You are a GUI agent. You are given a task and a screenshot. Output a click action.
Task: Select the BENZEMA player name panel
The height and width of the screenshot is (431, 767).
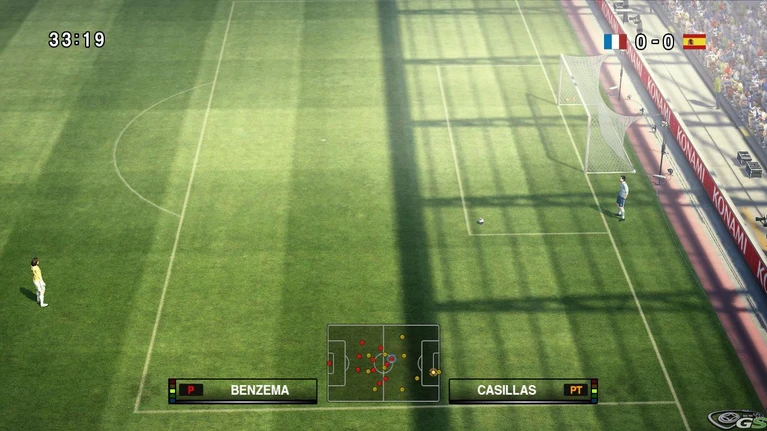(x=243, y=390)
